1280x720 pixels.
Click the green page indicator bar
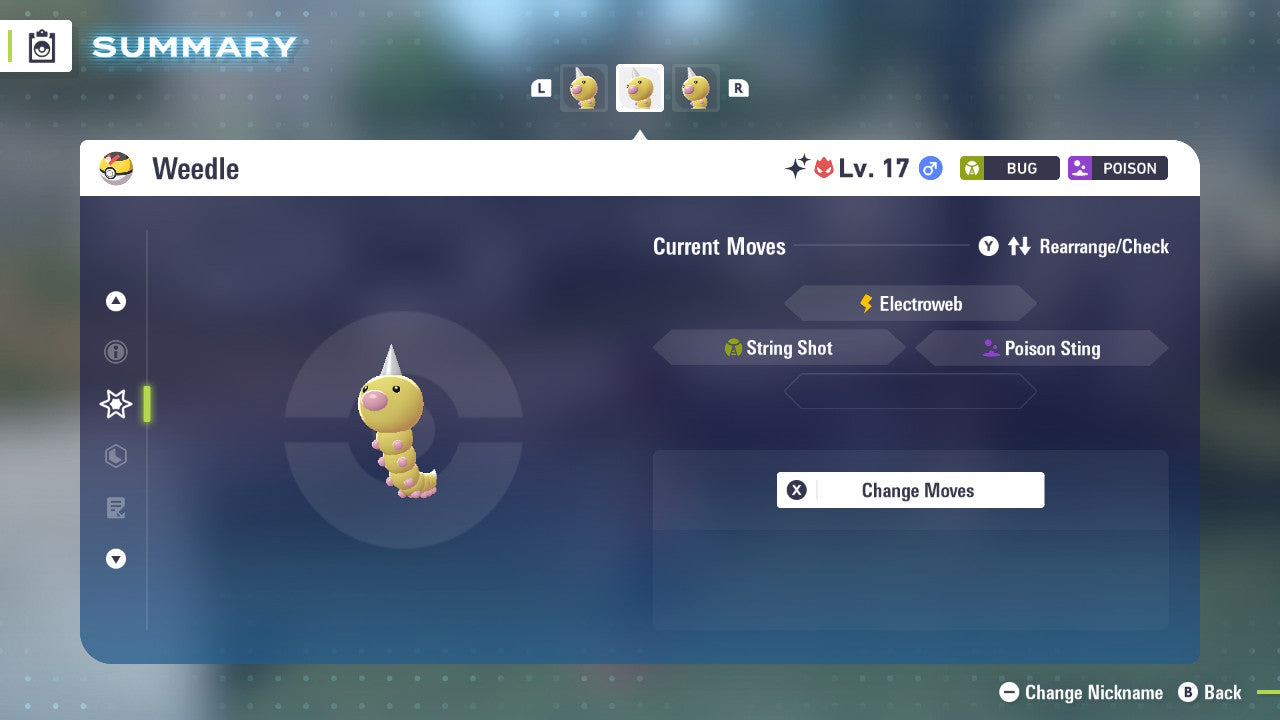[x=146, y=404]
